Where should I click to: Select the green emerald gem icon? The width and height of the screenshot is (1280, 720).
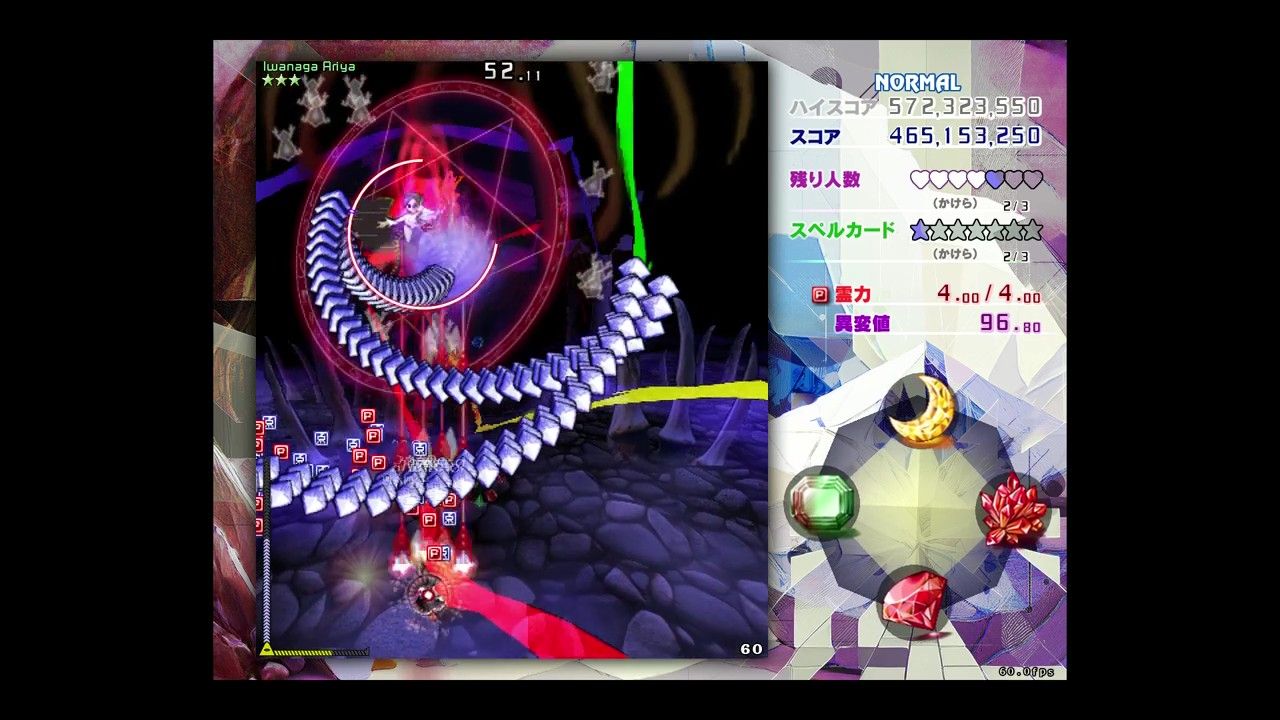pos(820,503)
